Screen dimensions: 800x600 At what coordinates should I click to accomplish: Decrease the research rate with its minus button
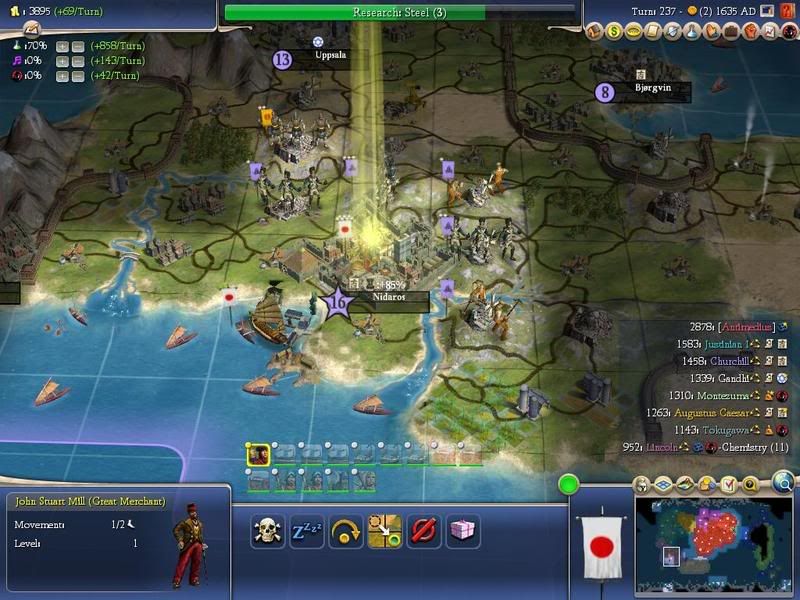tap(77, 46)
